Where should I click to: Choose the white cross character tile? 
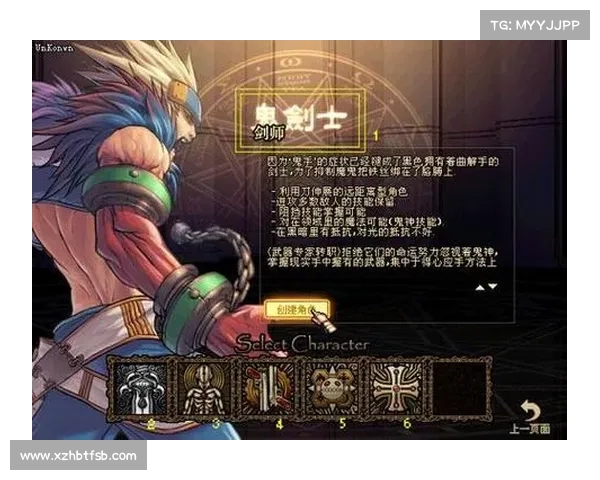(394, 387)
